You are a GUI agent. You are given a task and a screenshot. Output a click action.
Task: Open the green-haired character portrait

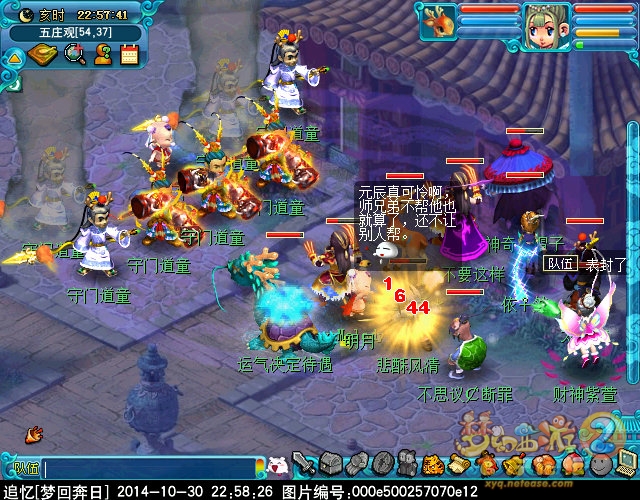click(545, 21)
